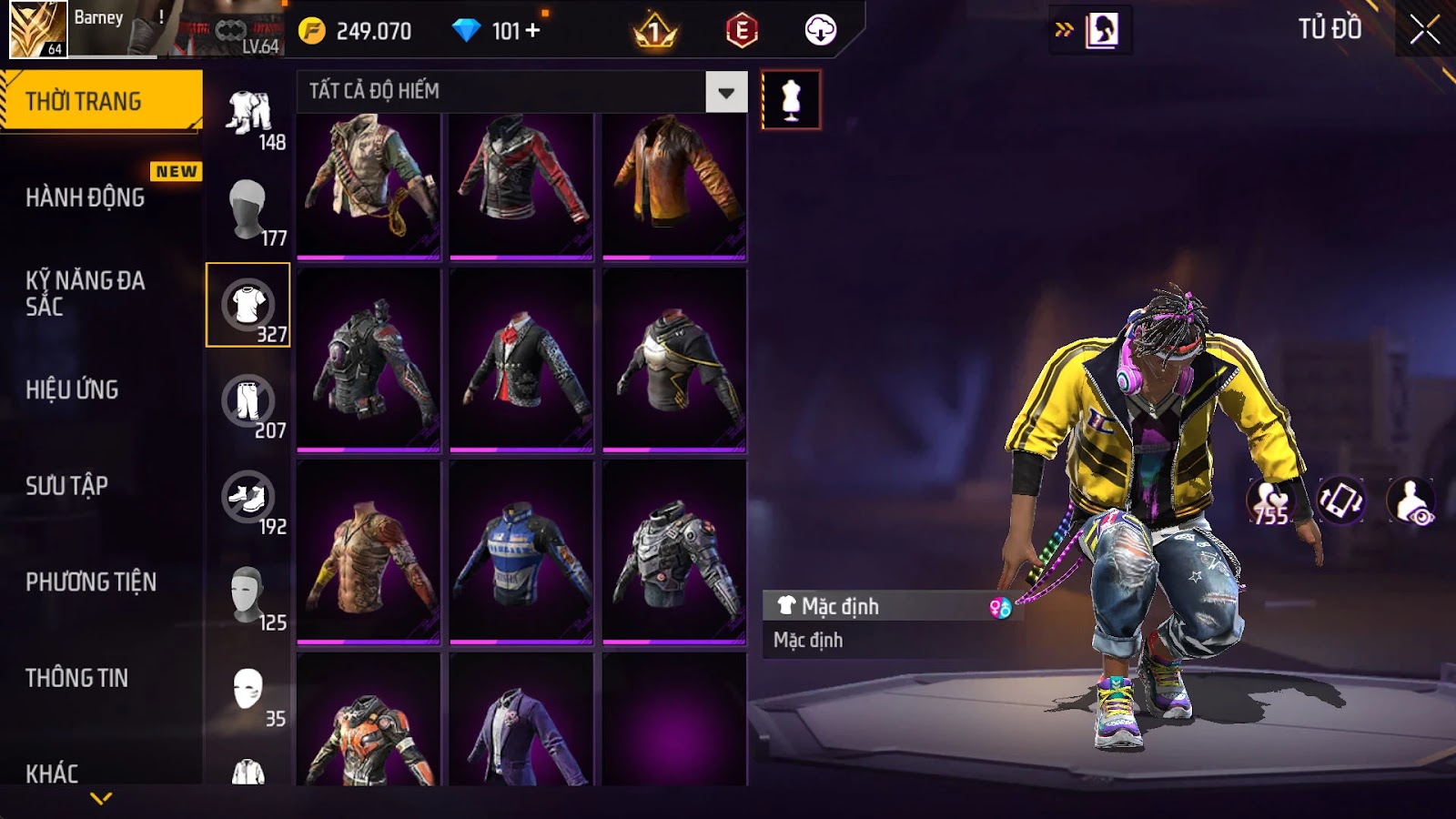Choose the pants category with 207 items
Screen dimensions: 1456x819
click(x=248, y=402)
